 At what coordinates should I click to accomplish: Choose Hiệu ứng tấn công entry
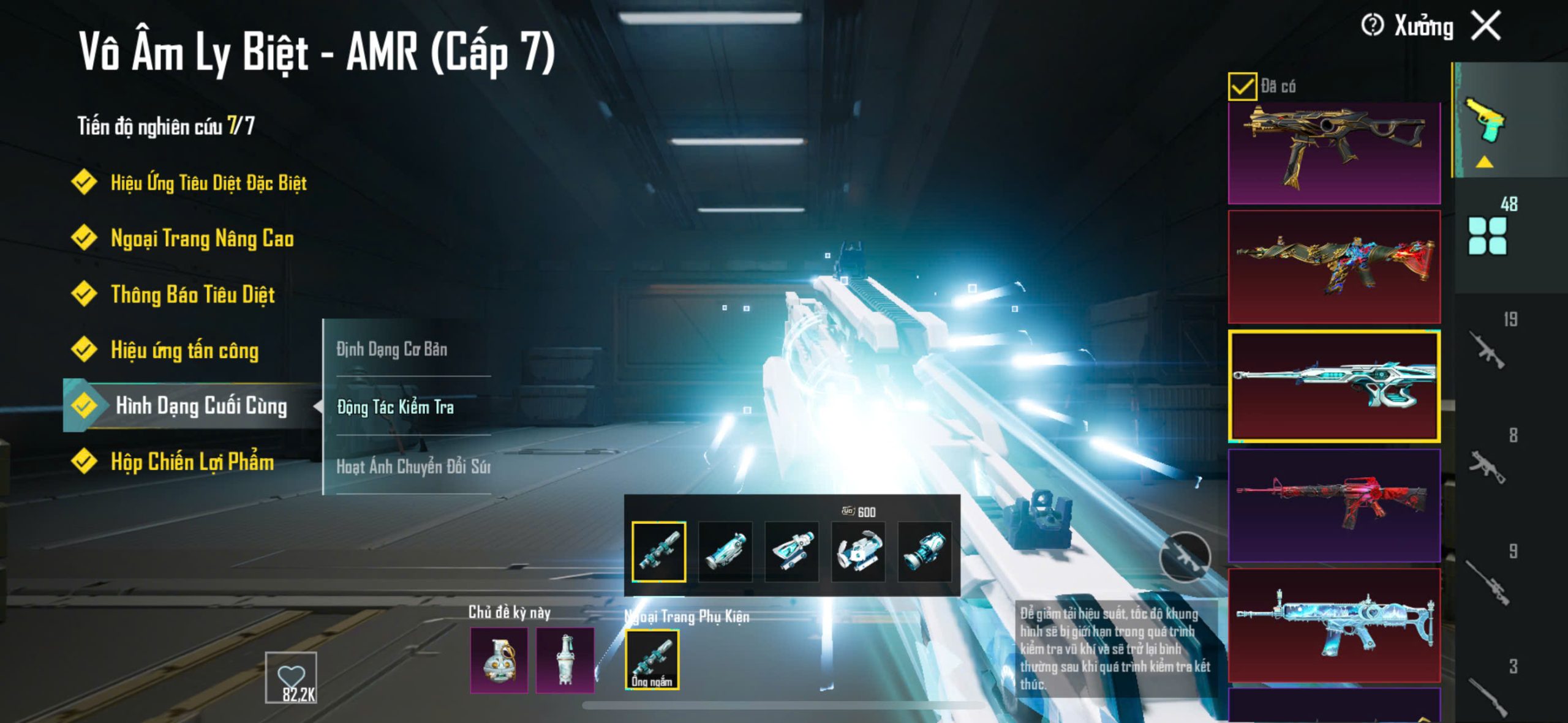click(184, 350)
